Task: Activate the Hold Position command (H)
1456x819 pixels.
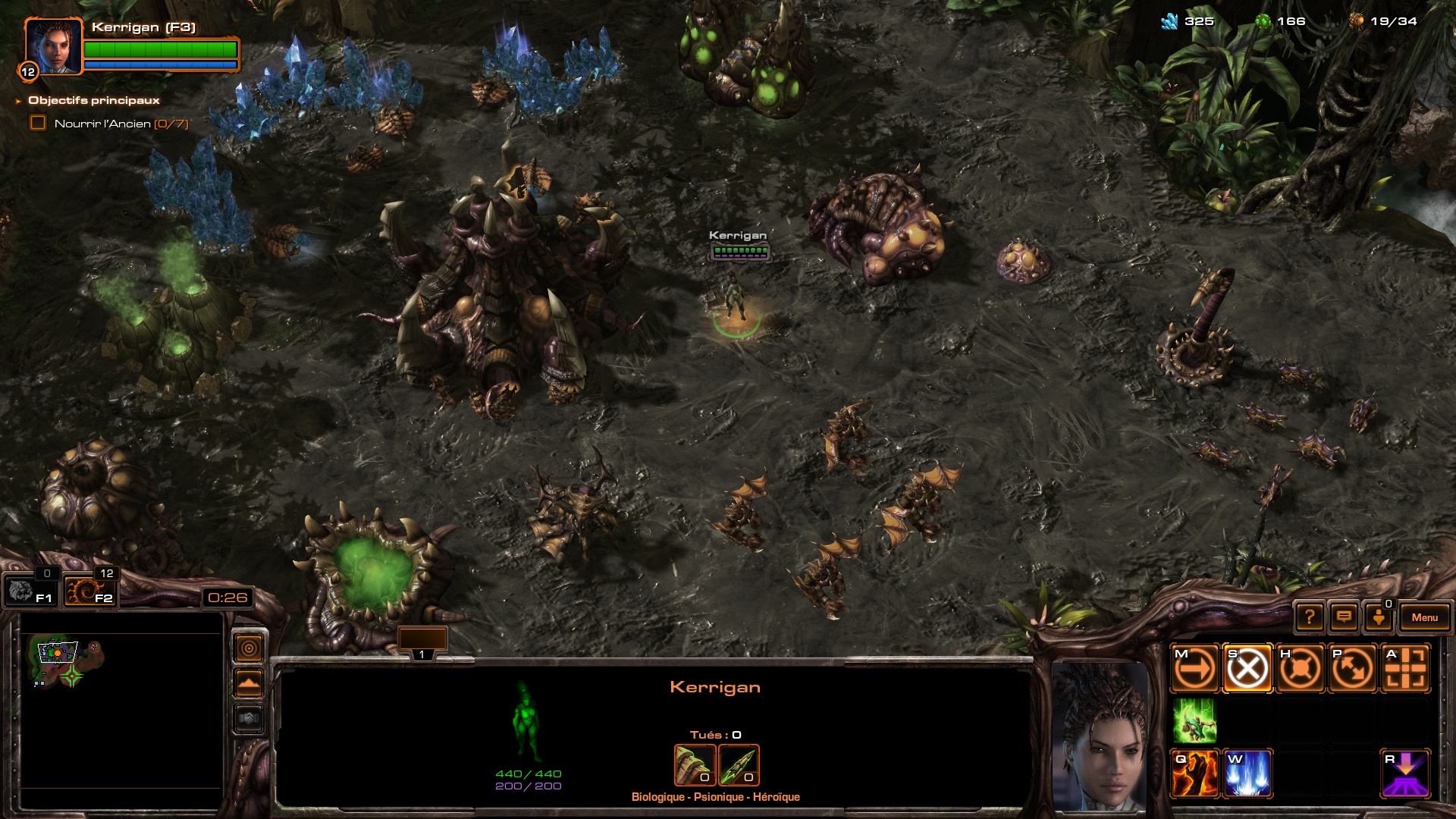Action: coord(1301,669)
